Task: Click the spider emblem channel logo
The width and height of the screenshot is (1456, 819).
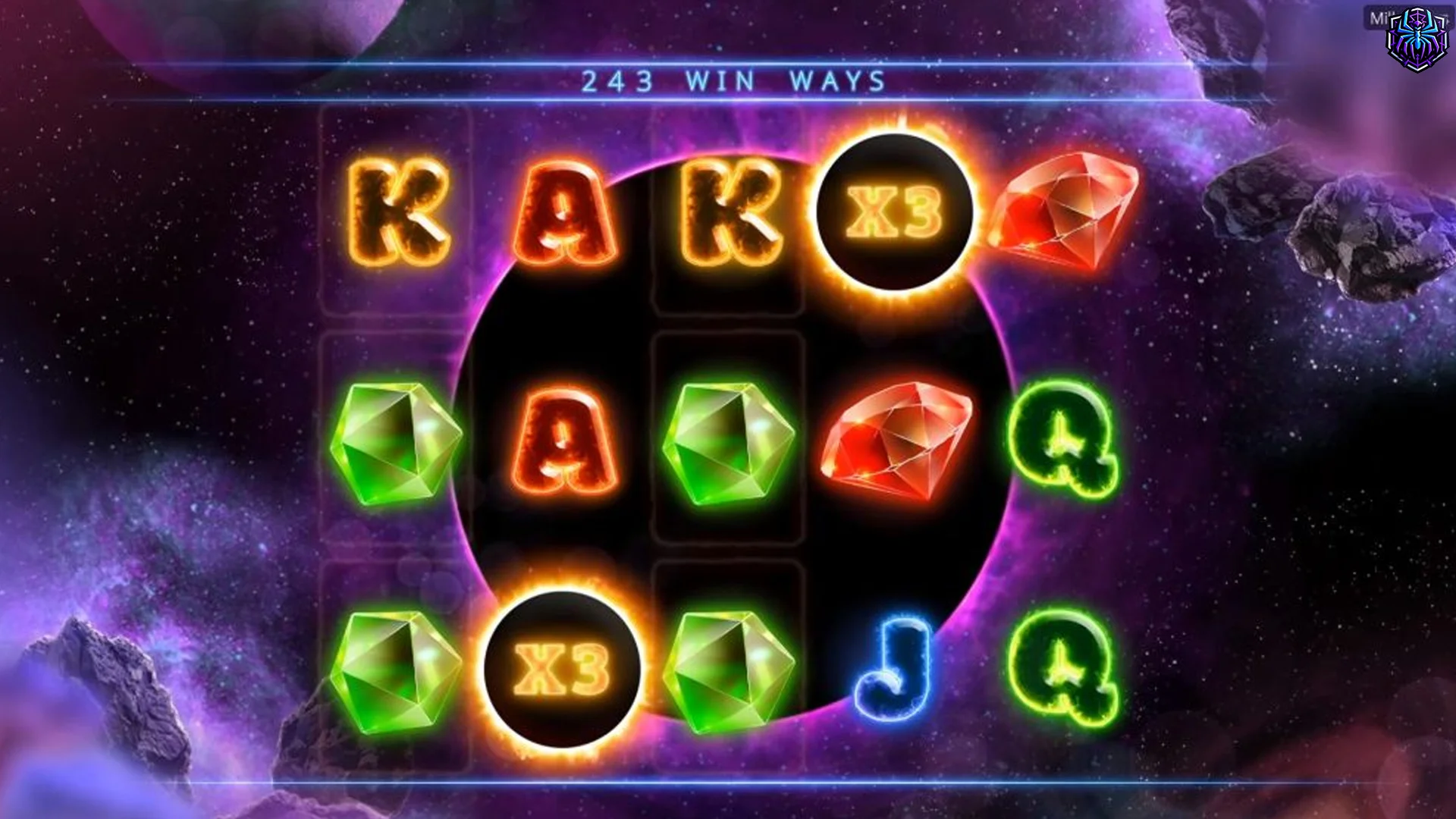Action: click(1416, 40)
